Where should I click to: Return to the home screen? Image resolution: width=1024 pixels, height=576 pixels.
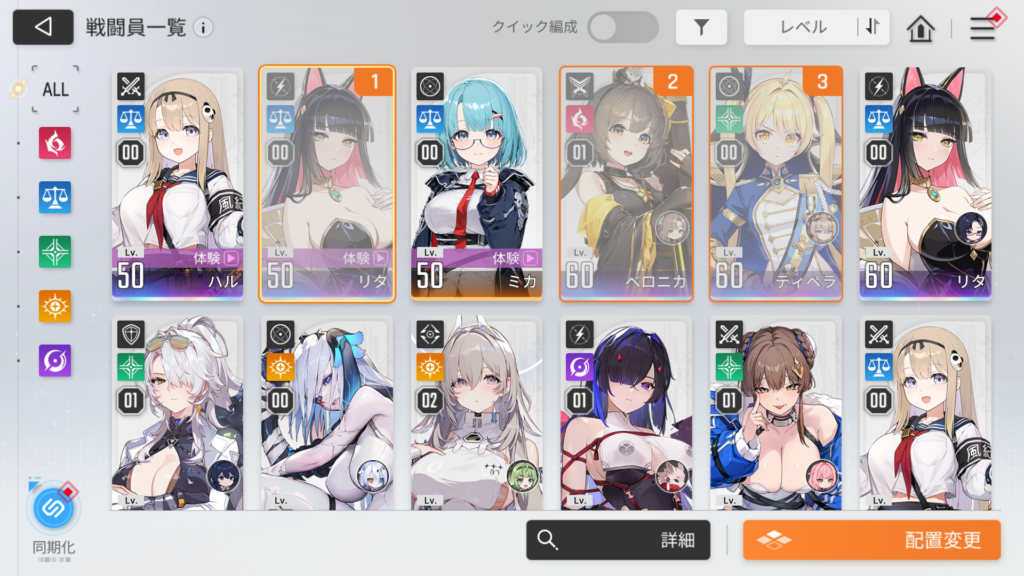click(920, 29)
